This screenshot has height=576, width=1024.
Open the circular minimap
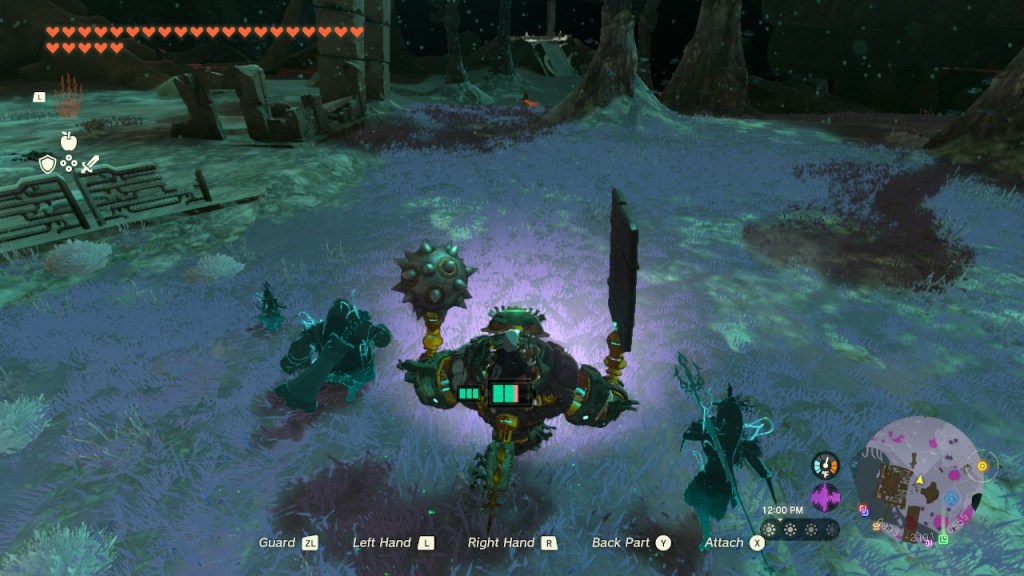point(917,478)
